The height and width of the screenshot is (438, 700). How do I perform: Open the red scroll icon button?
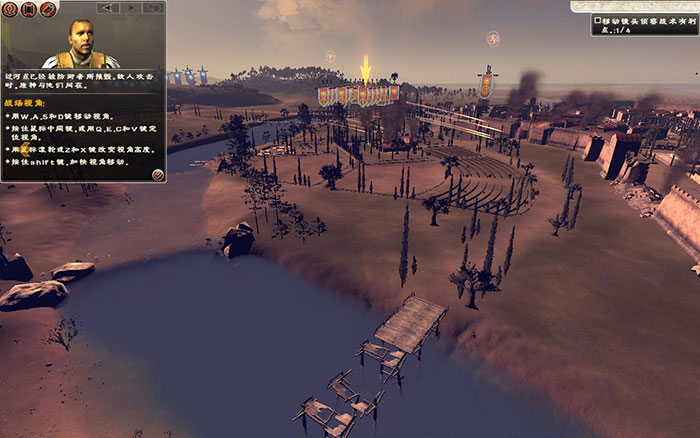pos(30,9)
